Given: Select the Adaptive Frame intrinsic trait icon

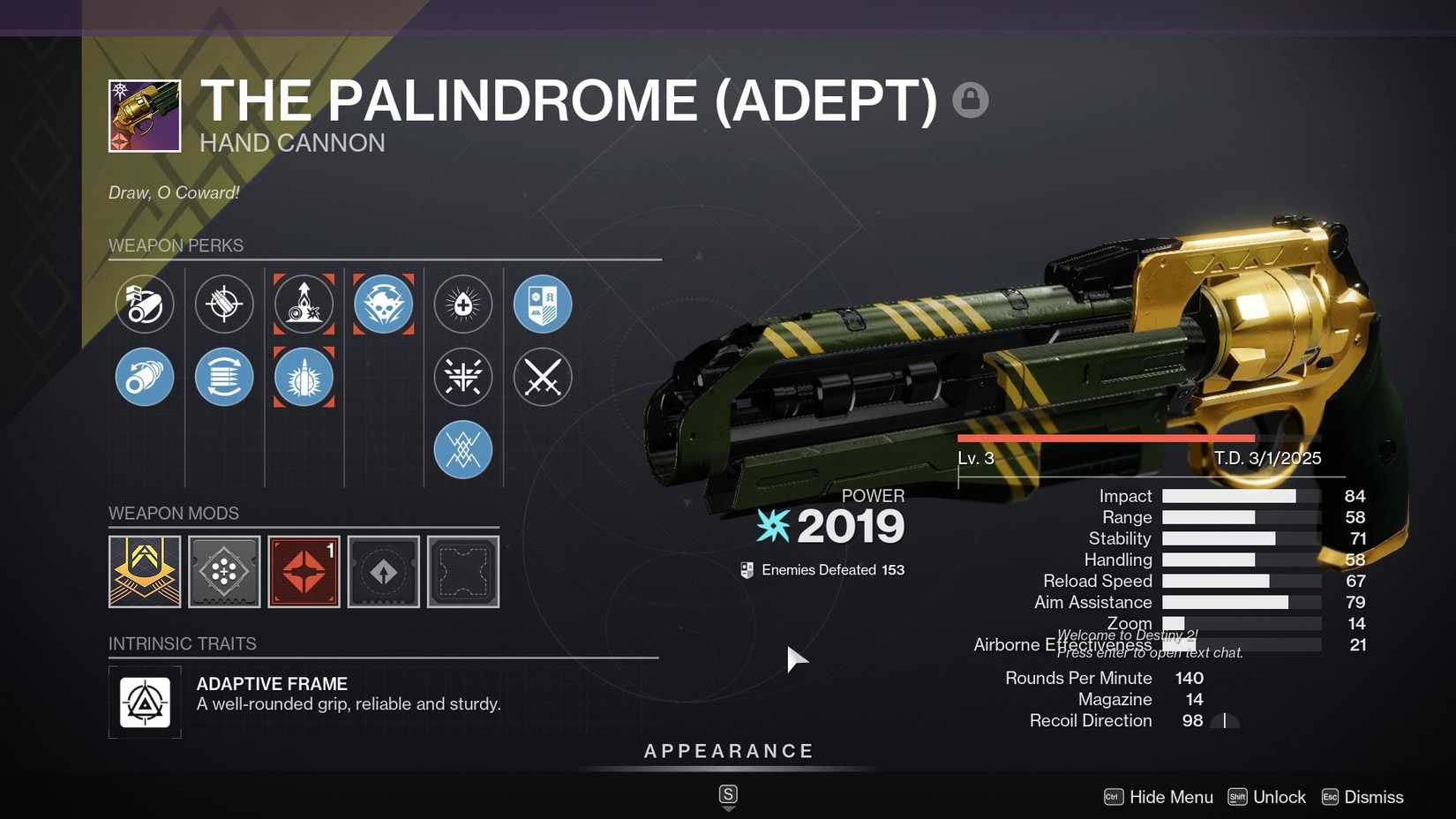Looking at the screenshot, I should [x=145, y=703].
